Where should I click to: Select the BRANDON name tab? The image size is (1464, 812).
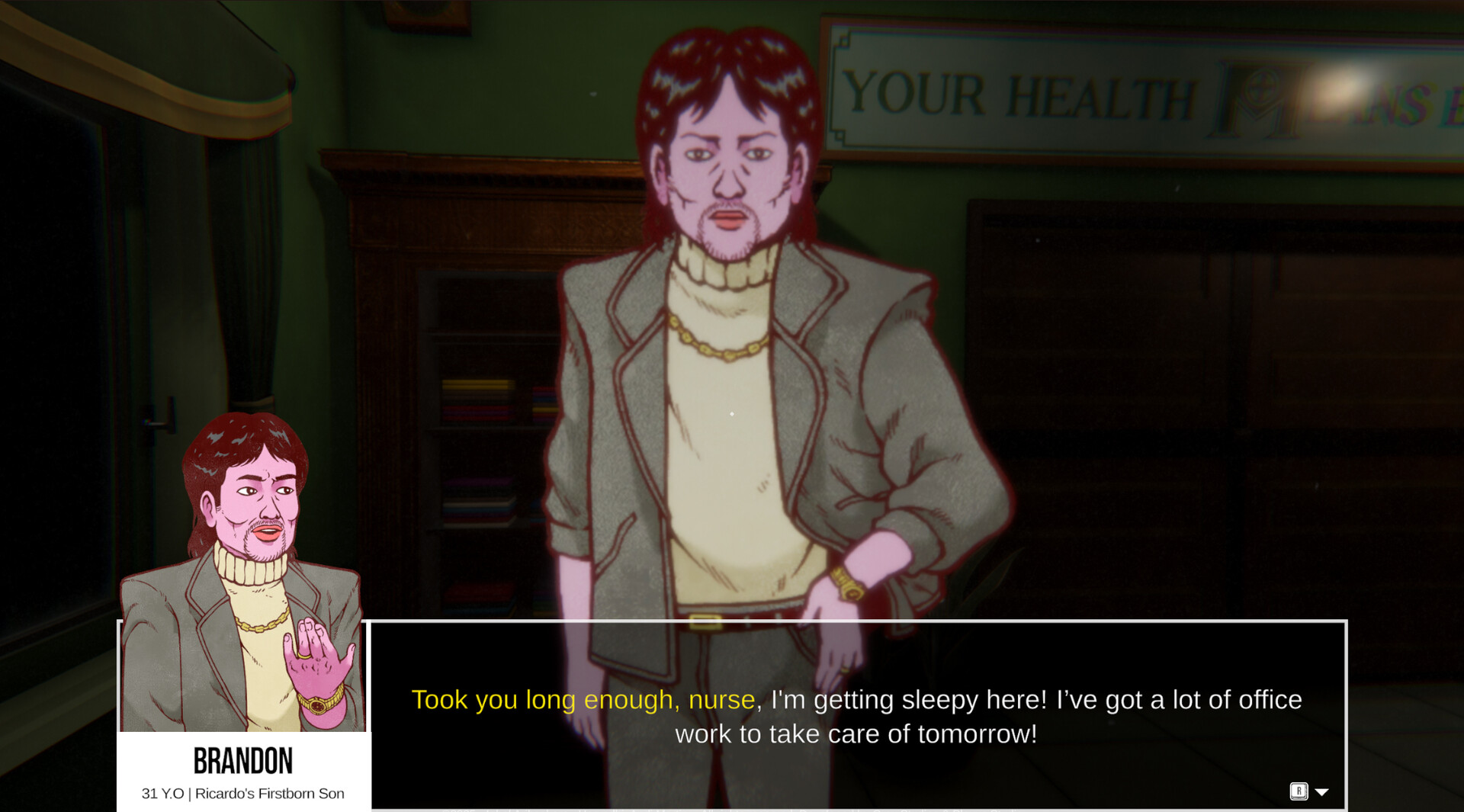(x=242, y=759)
